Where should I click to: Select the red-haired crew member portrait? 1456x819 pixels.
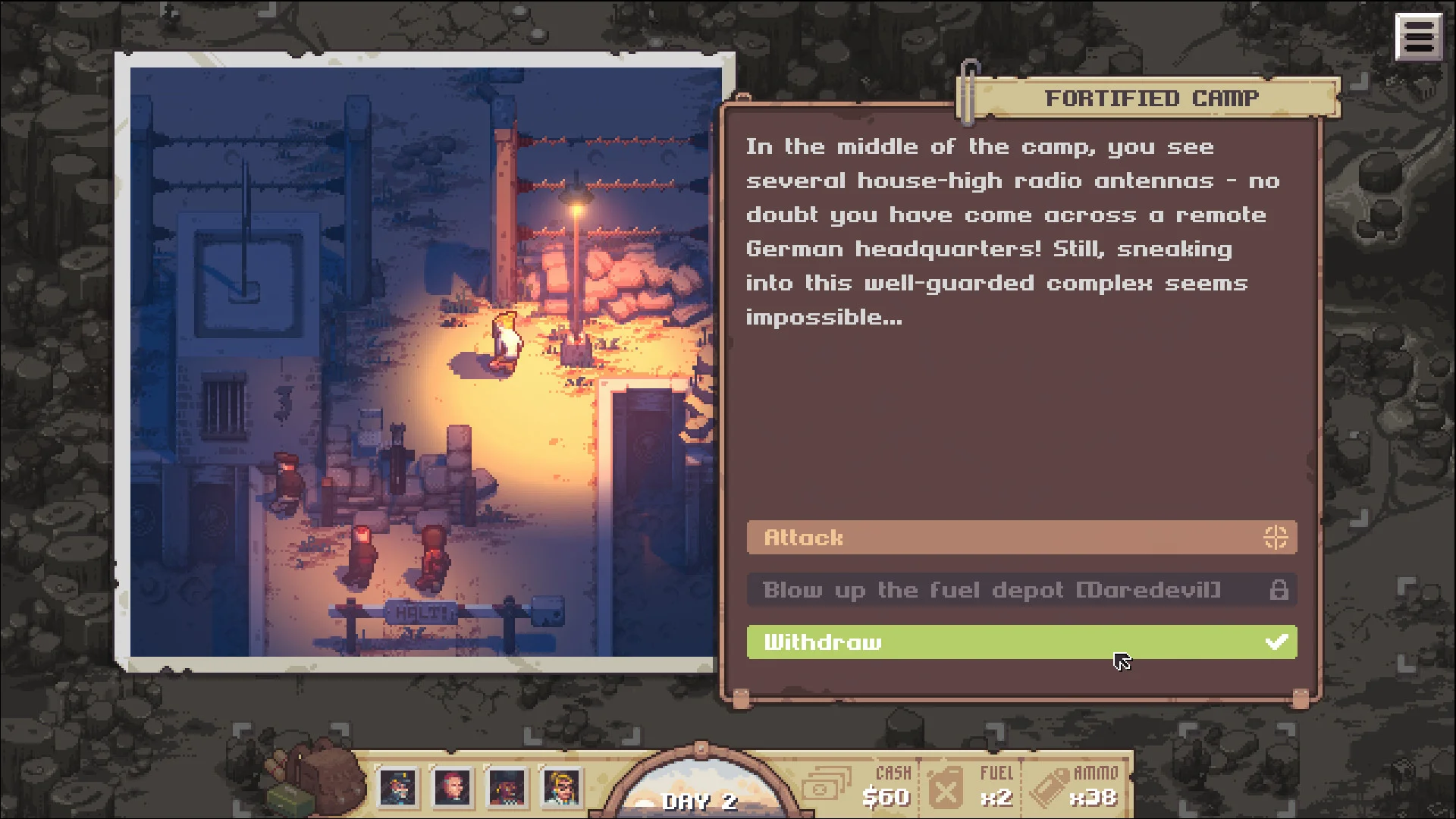[x=453, y=788]
